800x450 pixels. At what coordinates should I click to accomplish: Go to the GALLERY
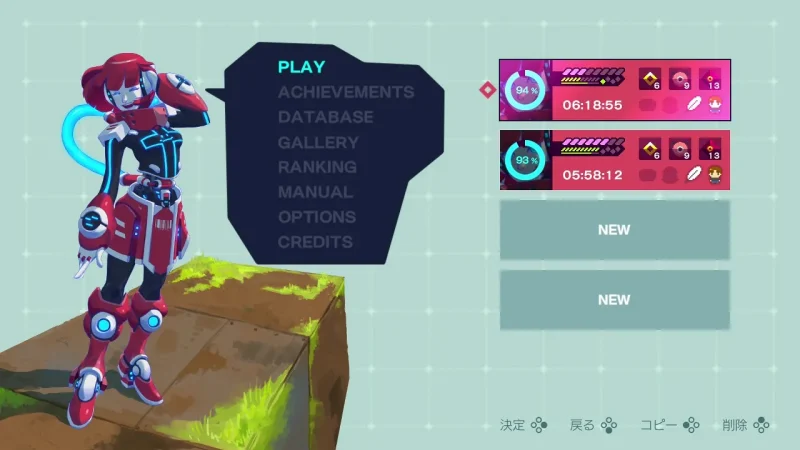(318, 142)
